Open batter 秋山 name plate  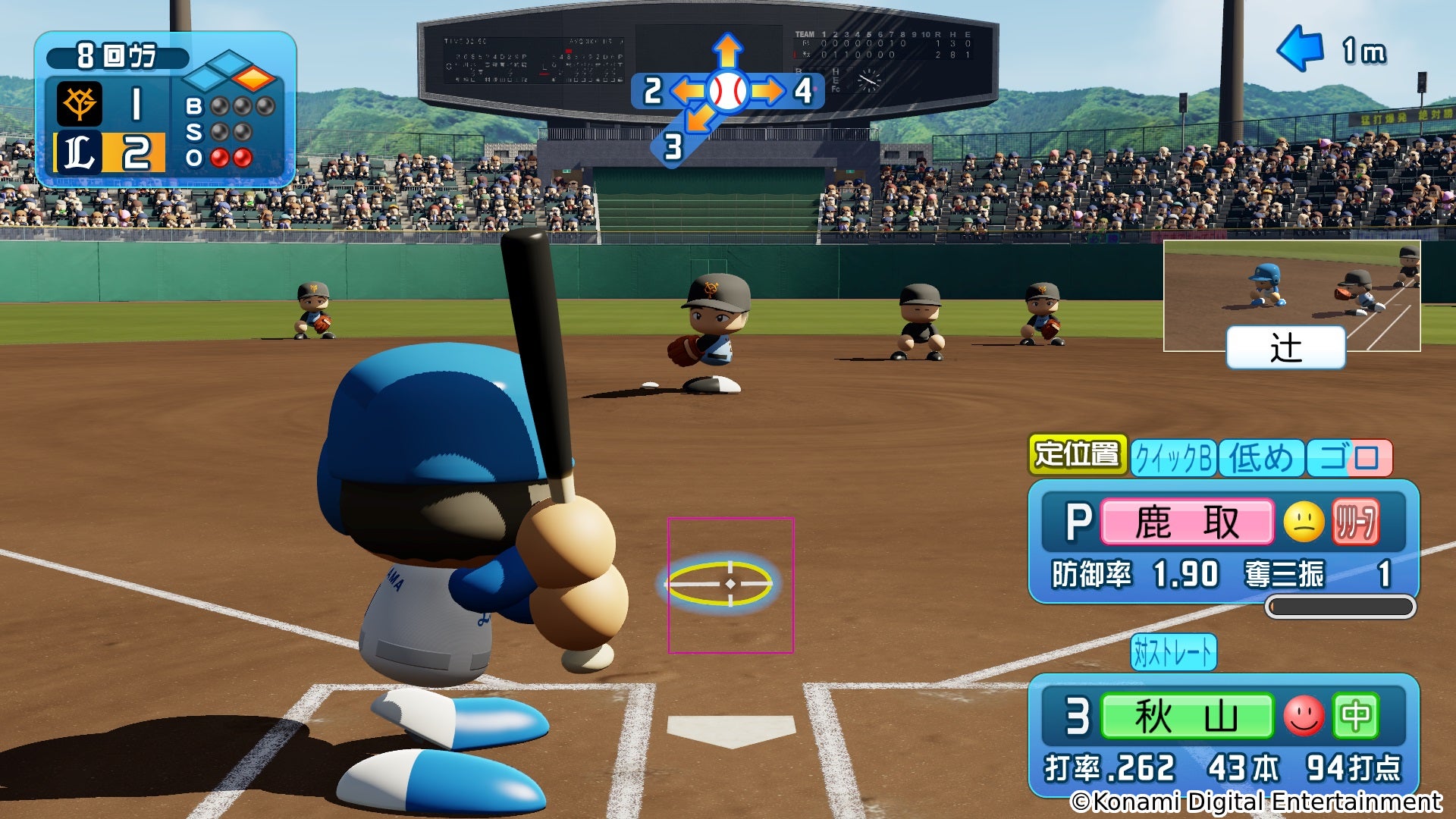pos(1187,715)
